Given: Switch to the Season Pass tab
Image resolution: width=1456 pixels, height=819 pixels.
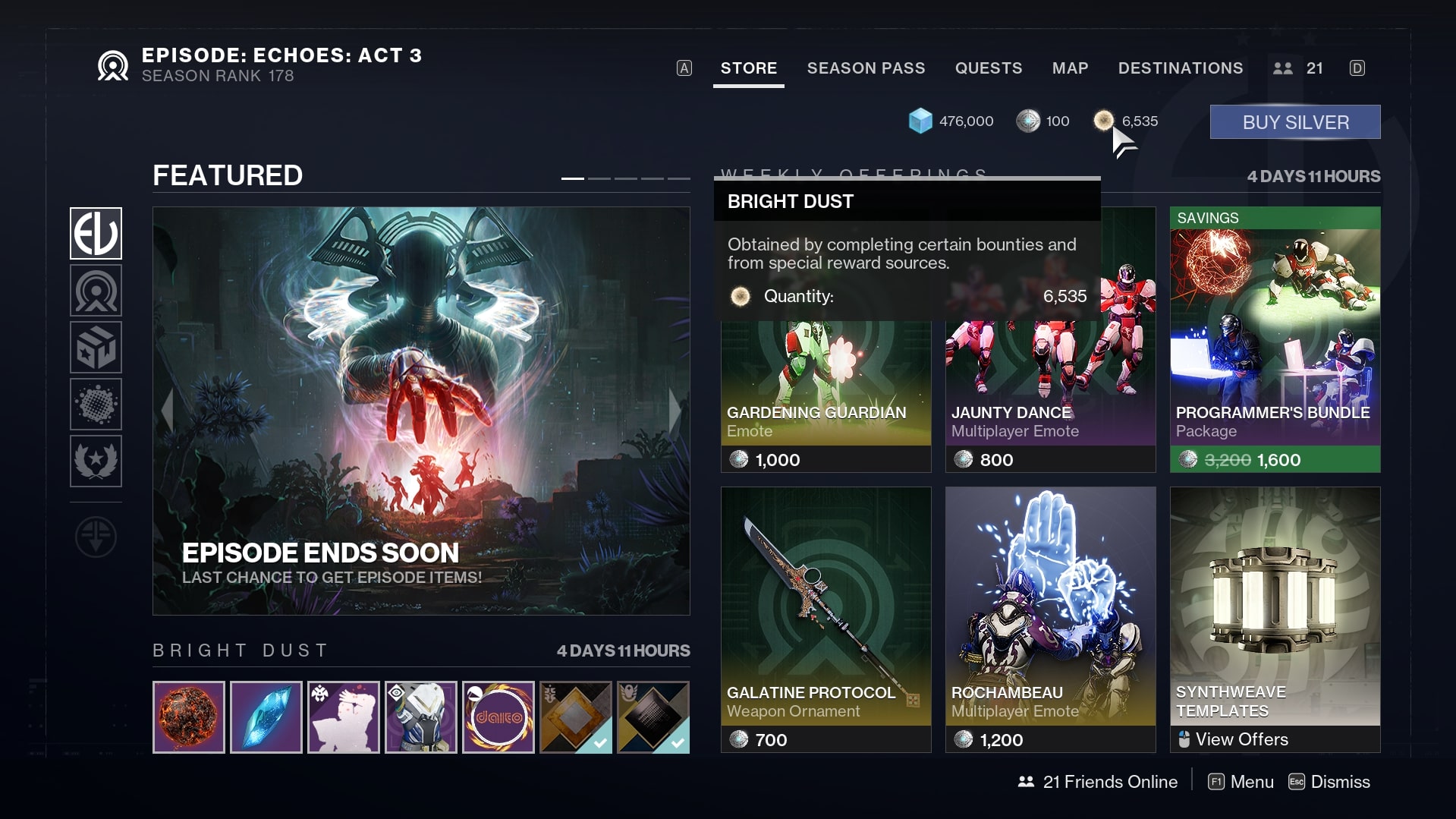Looking at the screenshot, I should (866, 68).
